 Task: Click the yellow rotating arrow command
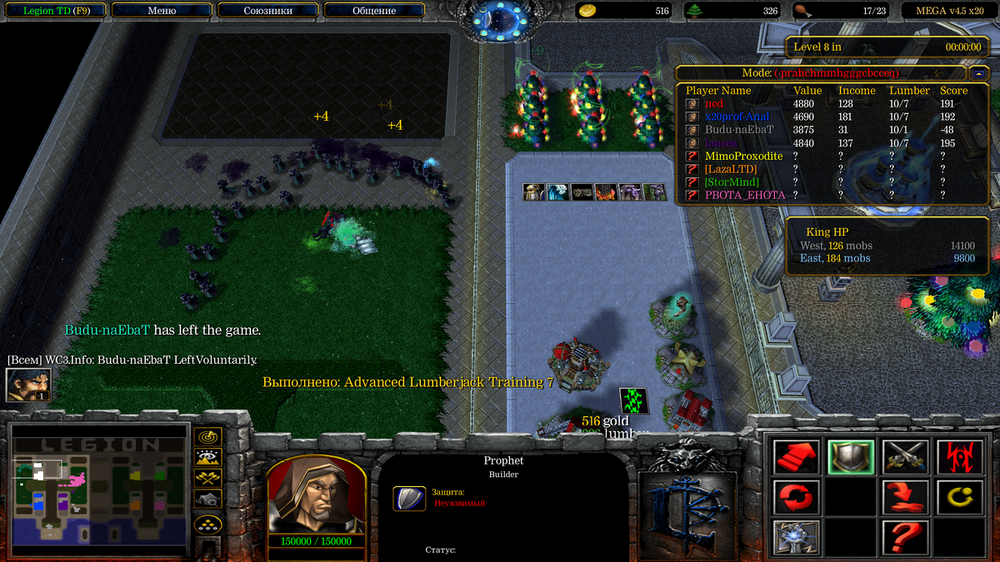pyautogui.click(x=958, y=496)
